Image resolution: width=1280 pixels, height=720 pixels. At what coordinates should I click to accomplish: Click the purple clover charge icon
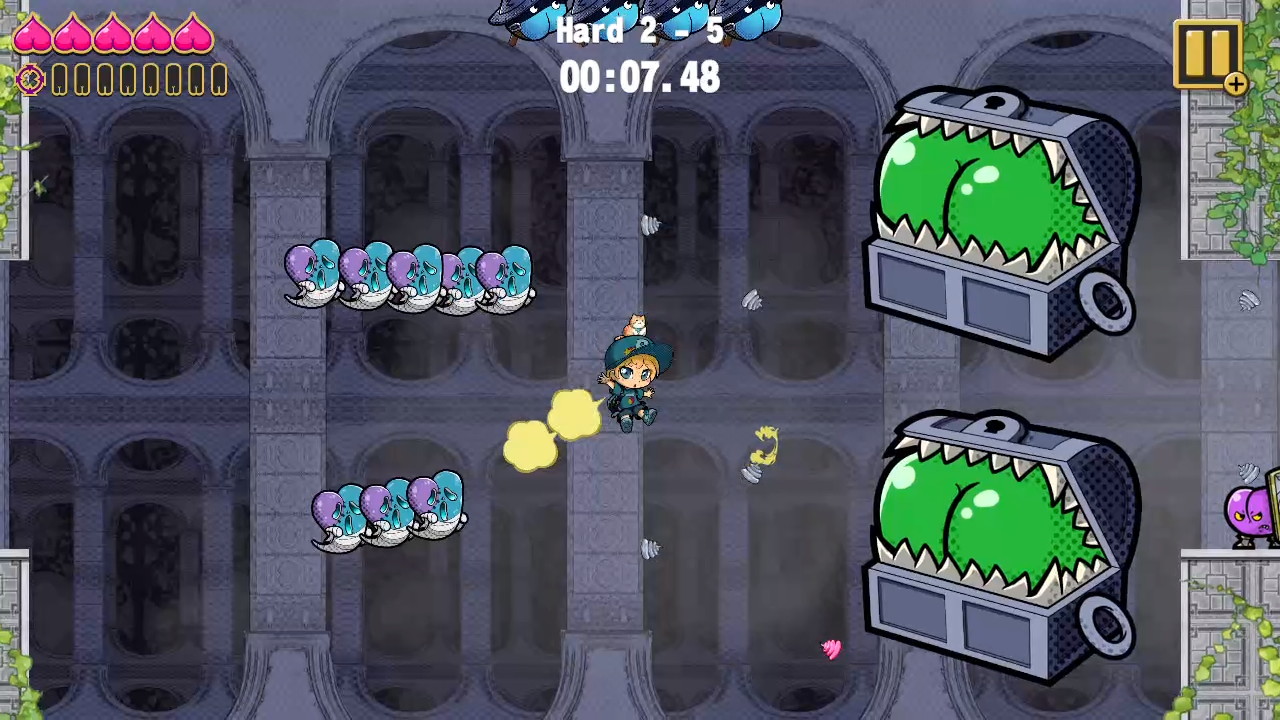[x=30, y=80]
